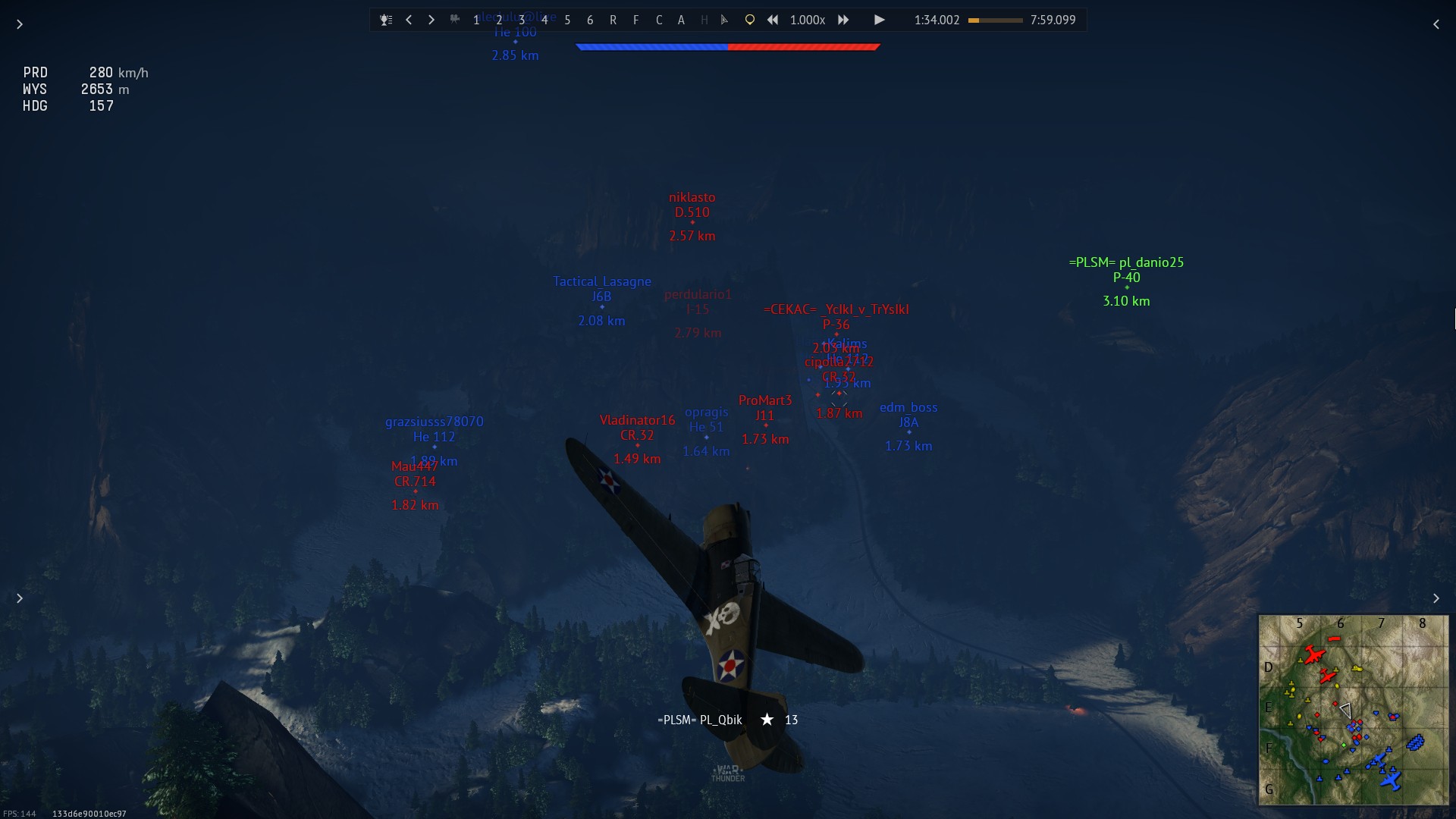The image size is (1456, 819).
Task: Toggle the yellow marker ring icon
Action: click(x=749, y=20)
